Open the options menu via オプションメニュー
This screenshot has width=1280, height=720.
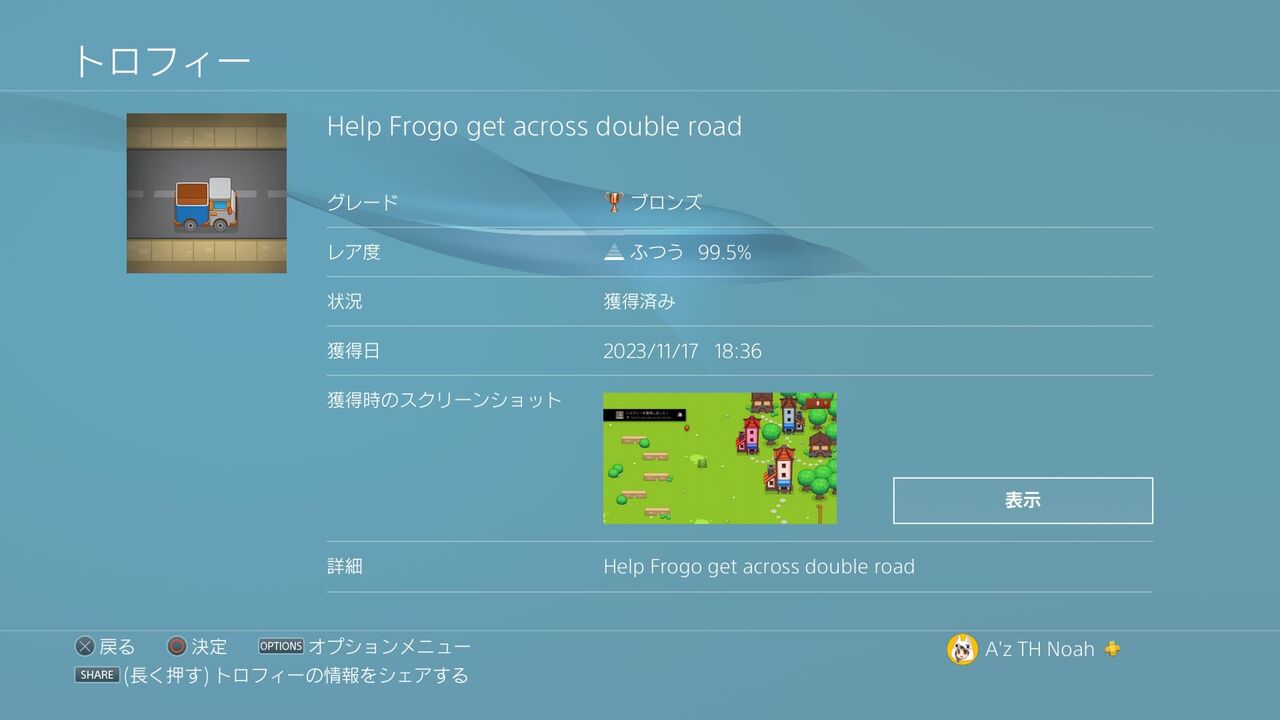click(391, 646)
